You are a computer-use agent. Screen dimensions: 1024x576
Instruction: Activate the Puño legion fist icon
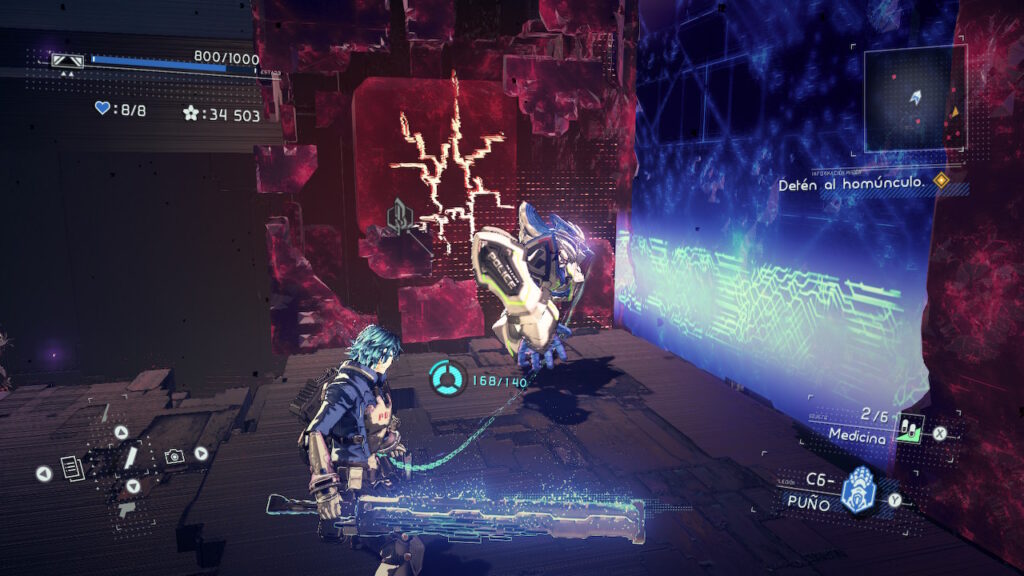tap(857, 491)
